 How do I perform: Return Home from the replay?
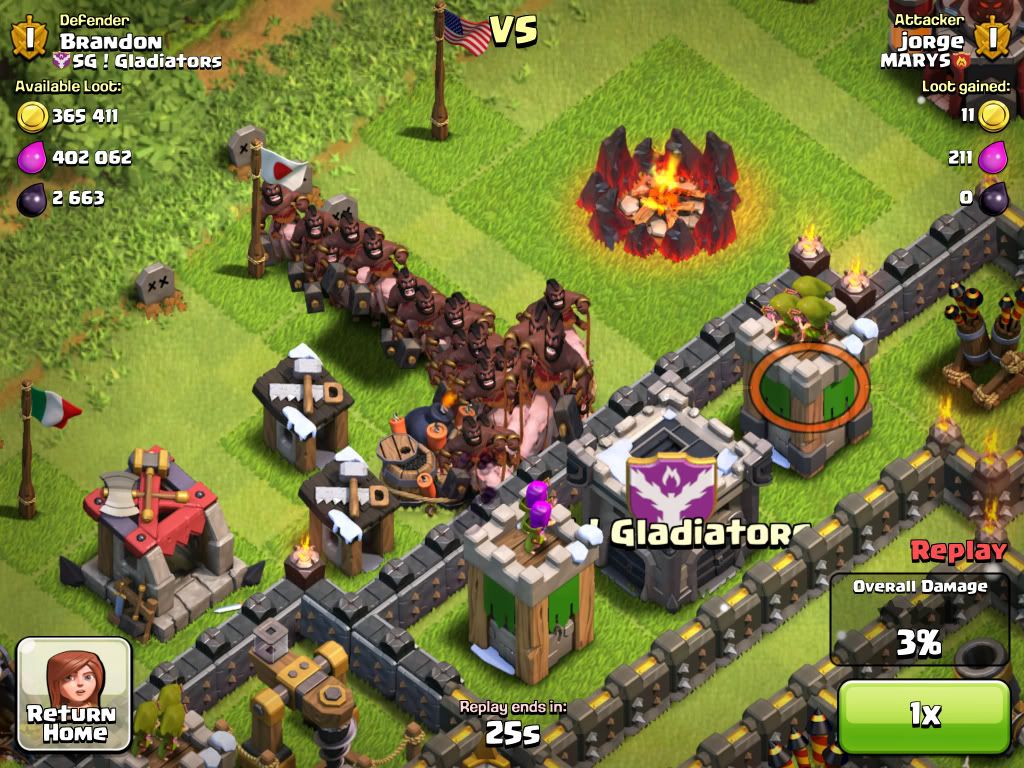[74, 695]
